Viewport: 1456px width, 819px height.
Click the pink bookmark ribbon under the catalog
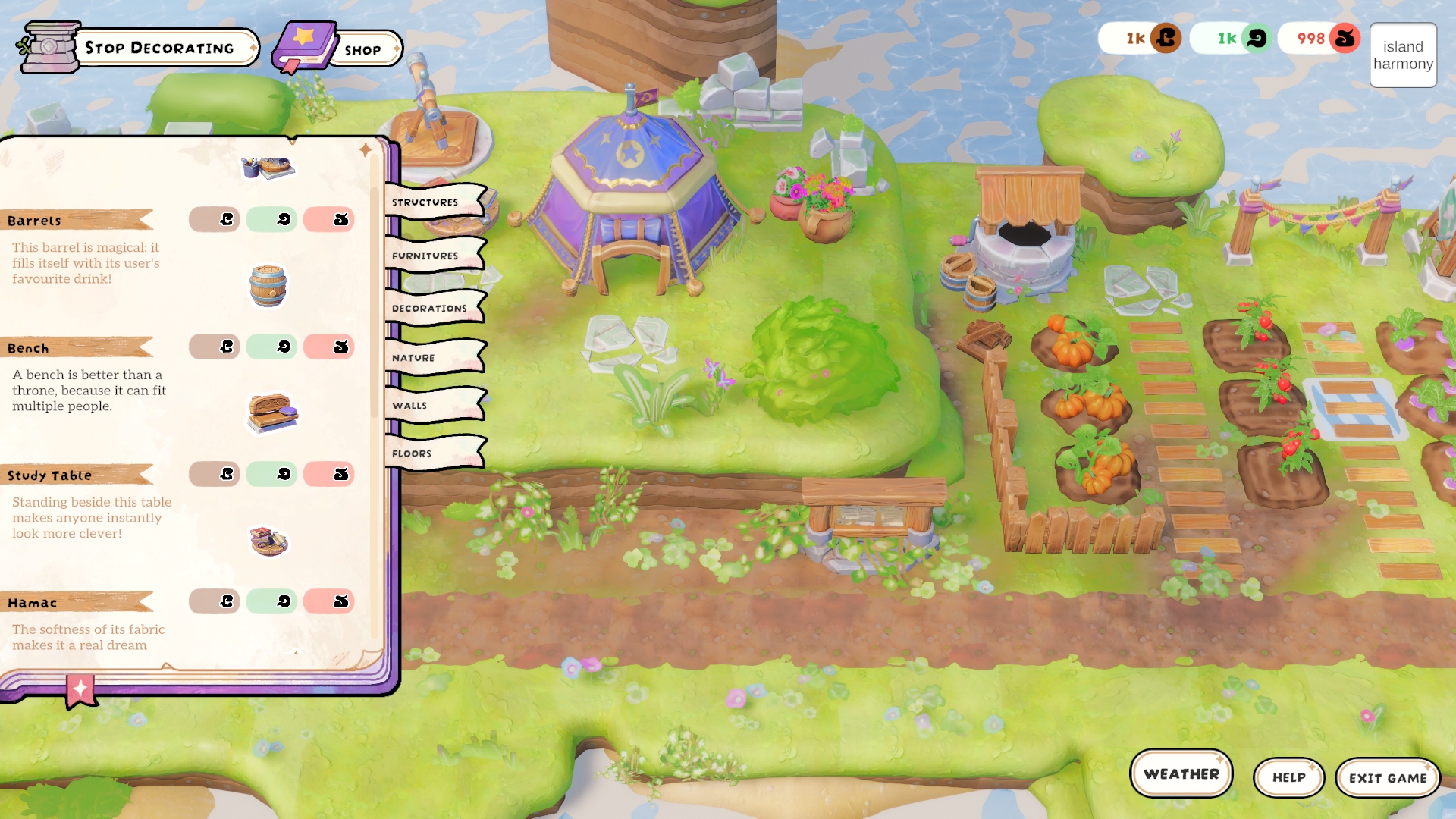[80, 691]
